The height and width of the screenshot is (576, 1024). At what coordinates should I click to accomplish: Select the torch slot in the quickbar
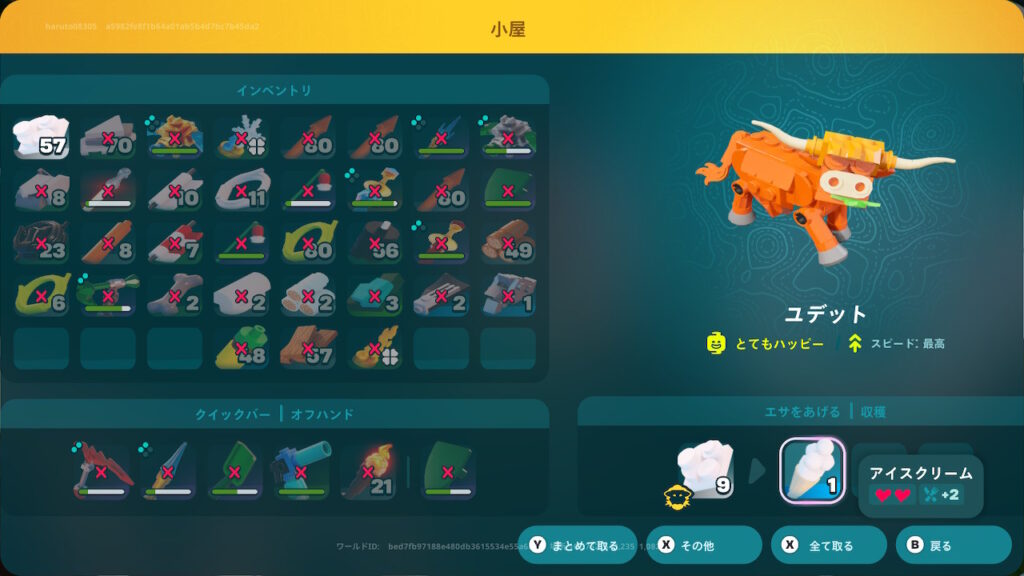tap(367, 473)
